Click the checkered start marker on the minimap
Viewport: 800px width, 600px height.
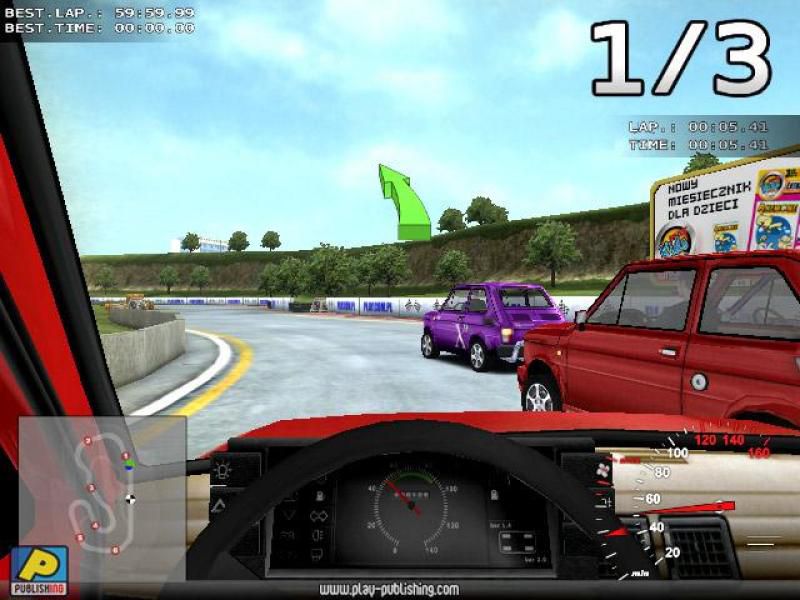click(x=130, y=499)
